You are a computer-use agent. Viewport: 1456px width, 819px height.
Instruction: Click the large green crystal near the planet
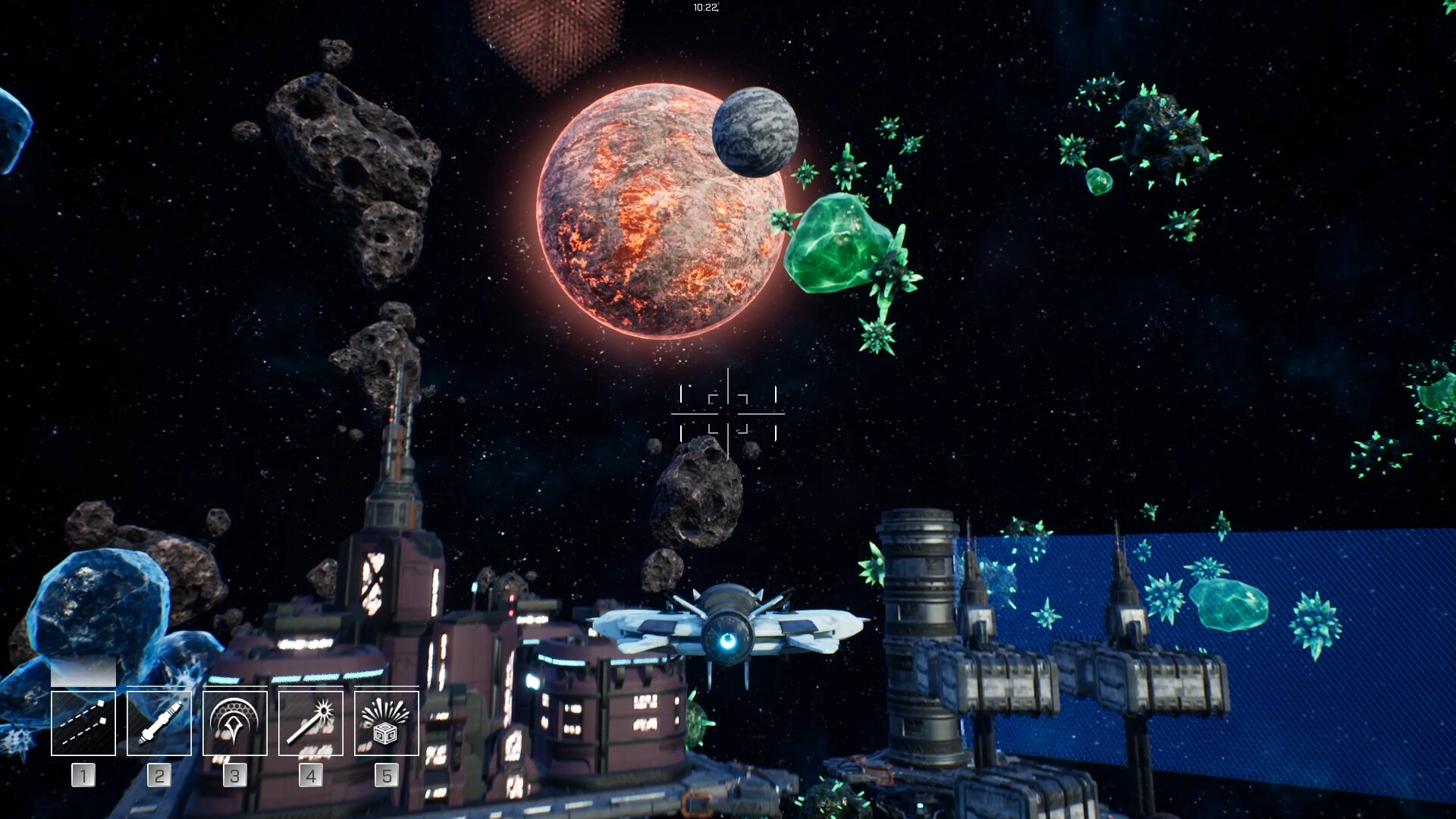834,243
